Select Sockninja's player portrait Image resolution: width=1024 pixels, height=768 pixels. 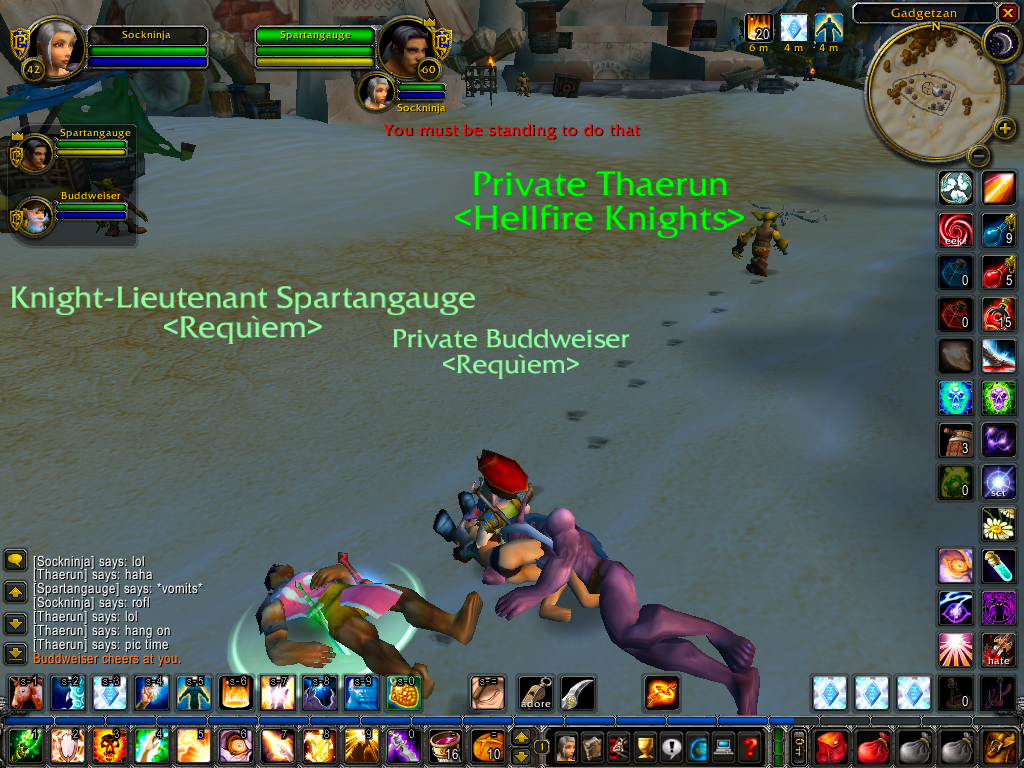57,47
